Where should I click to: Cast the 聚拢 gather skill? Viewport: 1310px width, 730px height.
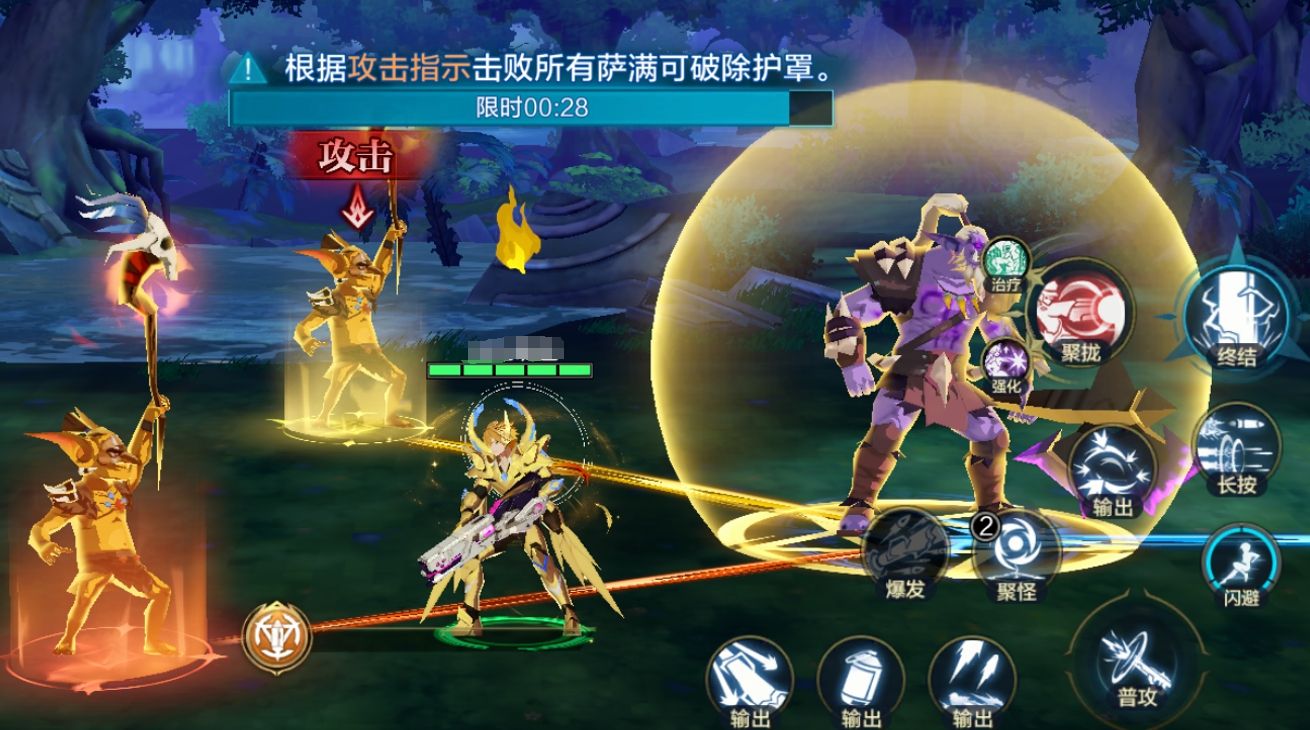[x=1079, y=312]
